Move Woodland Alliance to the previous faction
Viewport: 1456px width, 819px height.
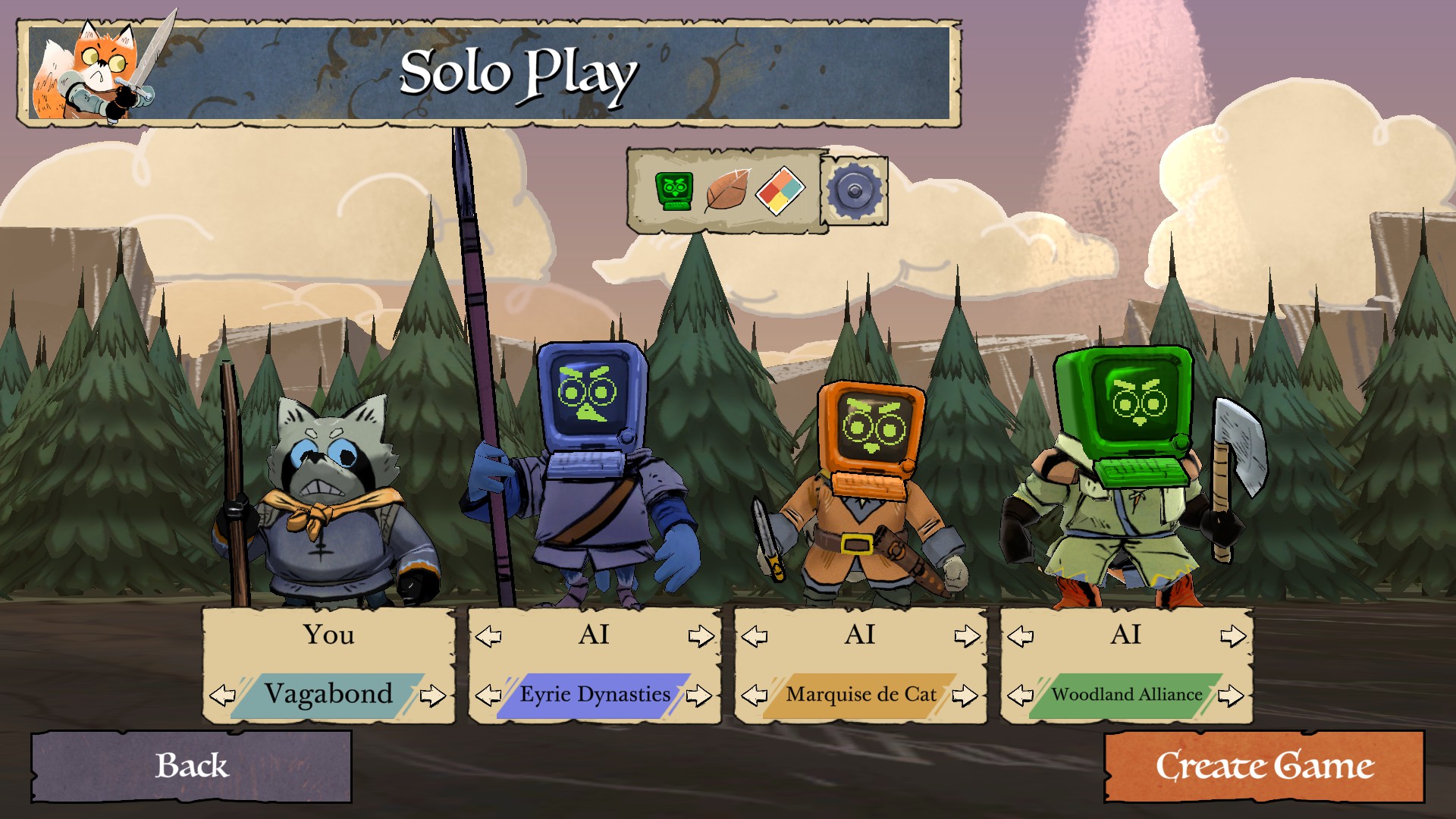pyautogui.click(x=1021, y=695)
